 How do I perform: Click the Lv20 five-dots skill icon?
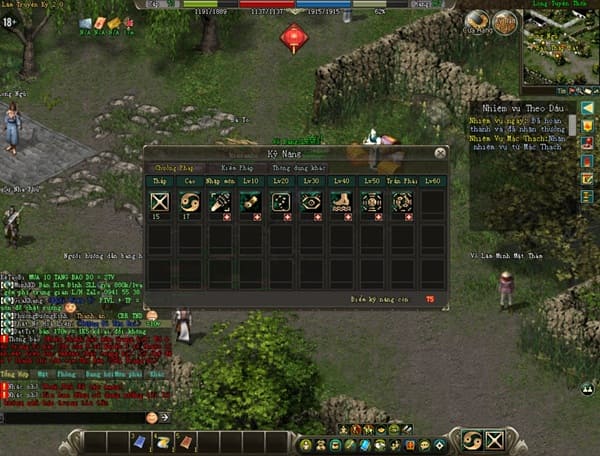280,201
